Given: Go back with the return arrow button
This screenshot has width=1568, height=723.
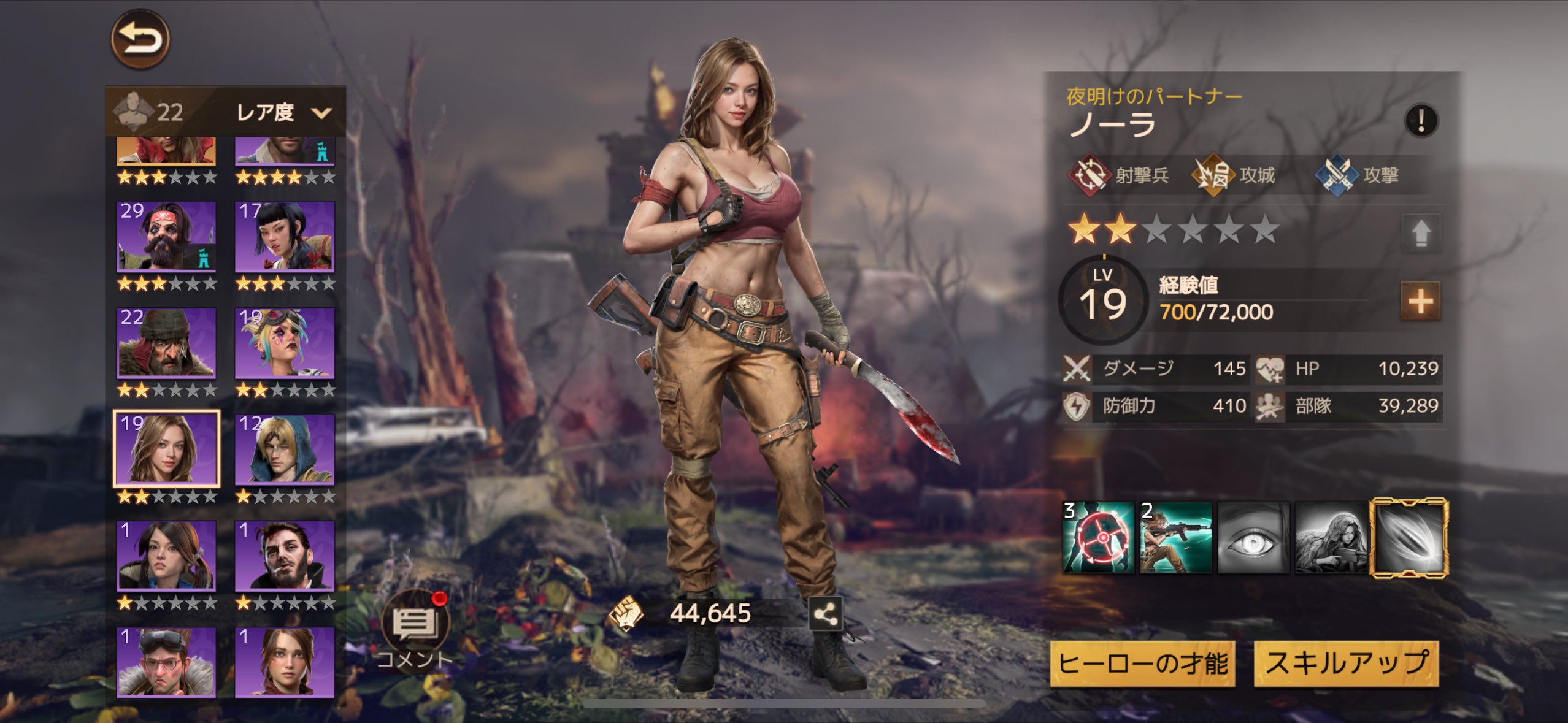Looking at the screenshot, I should pos(140,39).
